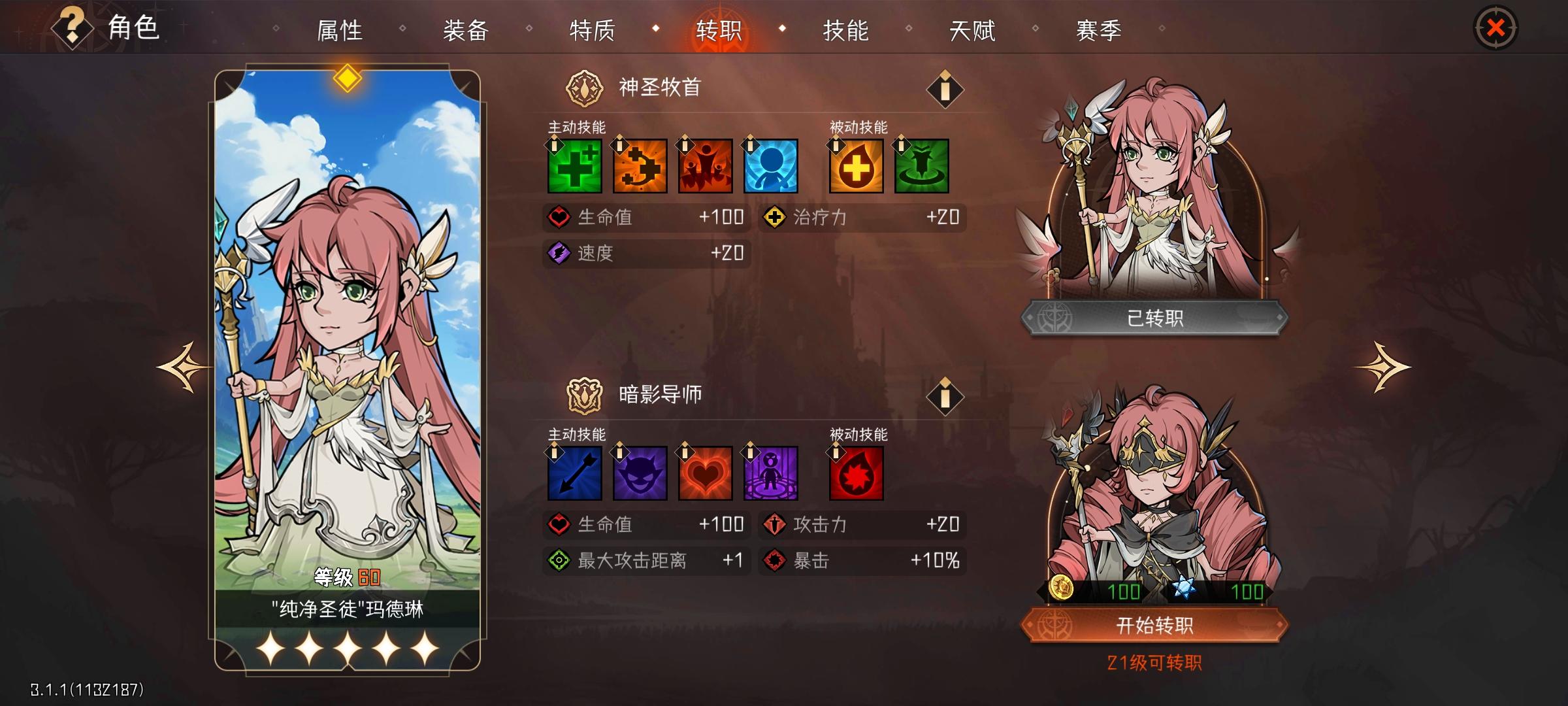The image size is (1568, 706).
Task: Click the 神圣牧首 class emblem
Action: pos(585,87)
